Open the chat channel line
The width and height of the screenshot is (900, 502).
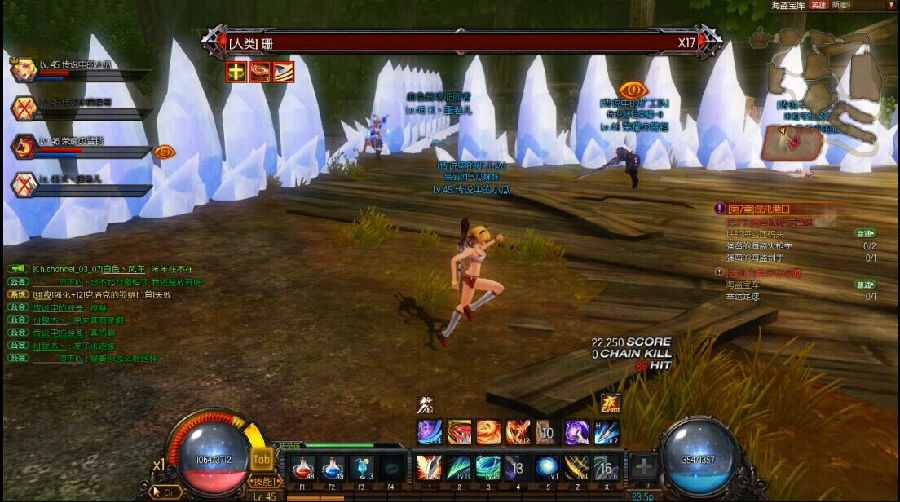100,269
